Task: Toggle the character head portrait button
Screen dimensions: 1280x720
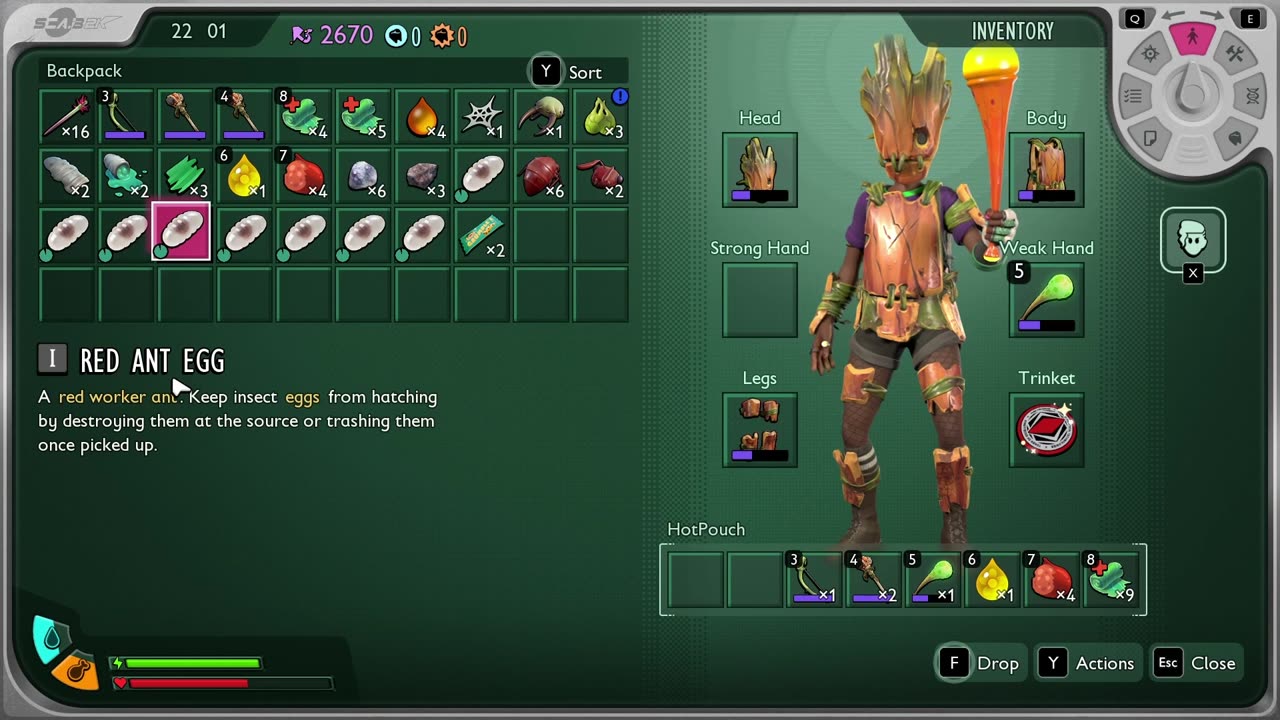Action: point(1192,239)
